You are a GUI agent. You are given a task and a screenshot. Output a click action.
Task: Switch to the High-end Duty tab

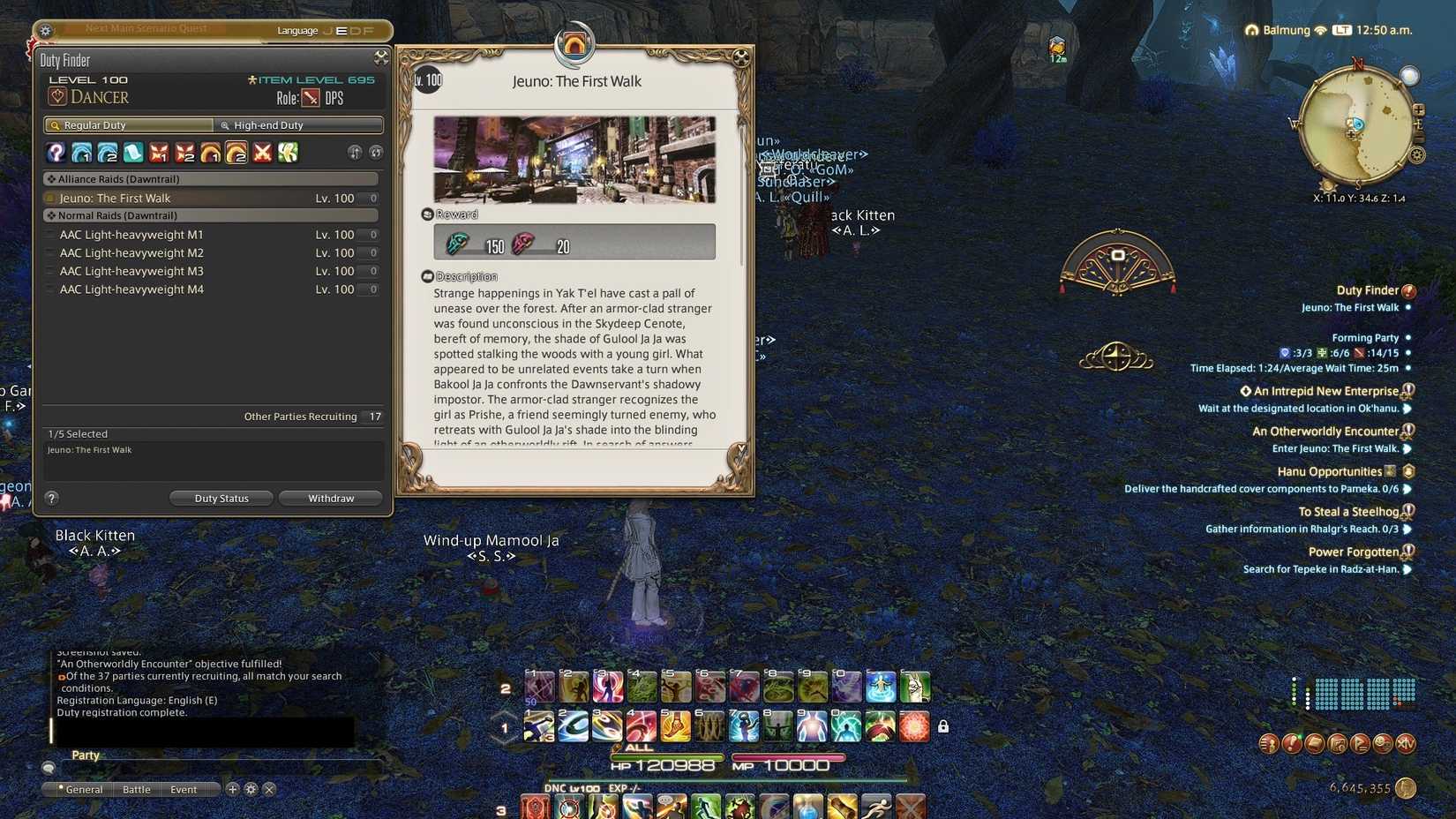[x=300, y=124]
